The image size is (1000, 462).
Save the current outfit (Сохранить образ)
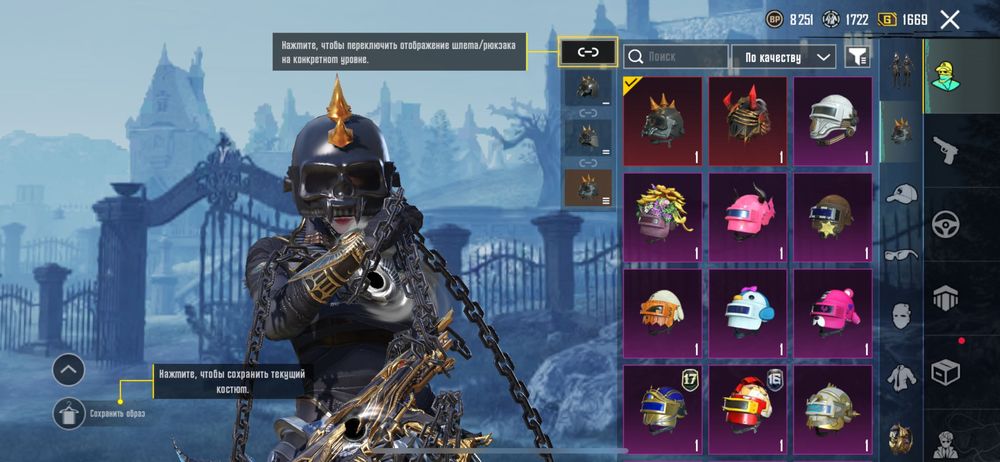(x=69, y=413)
